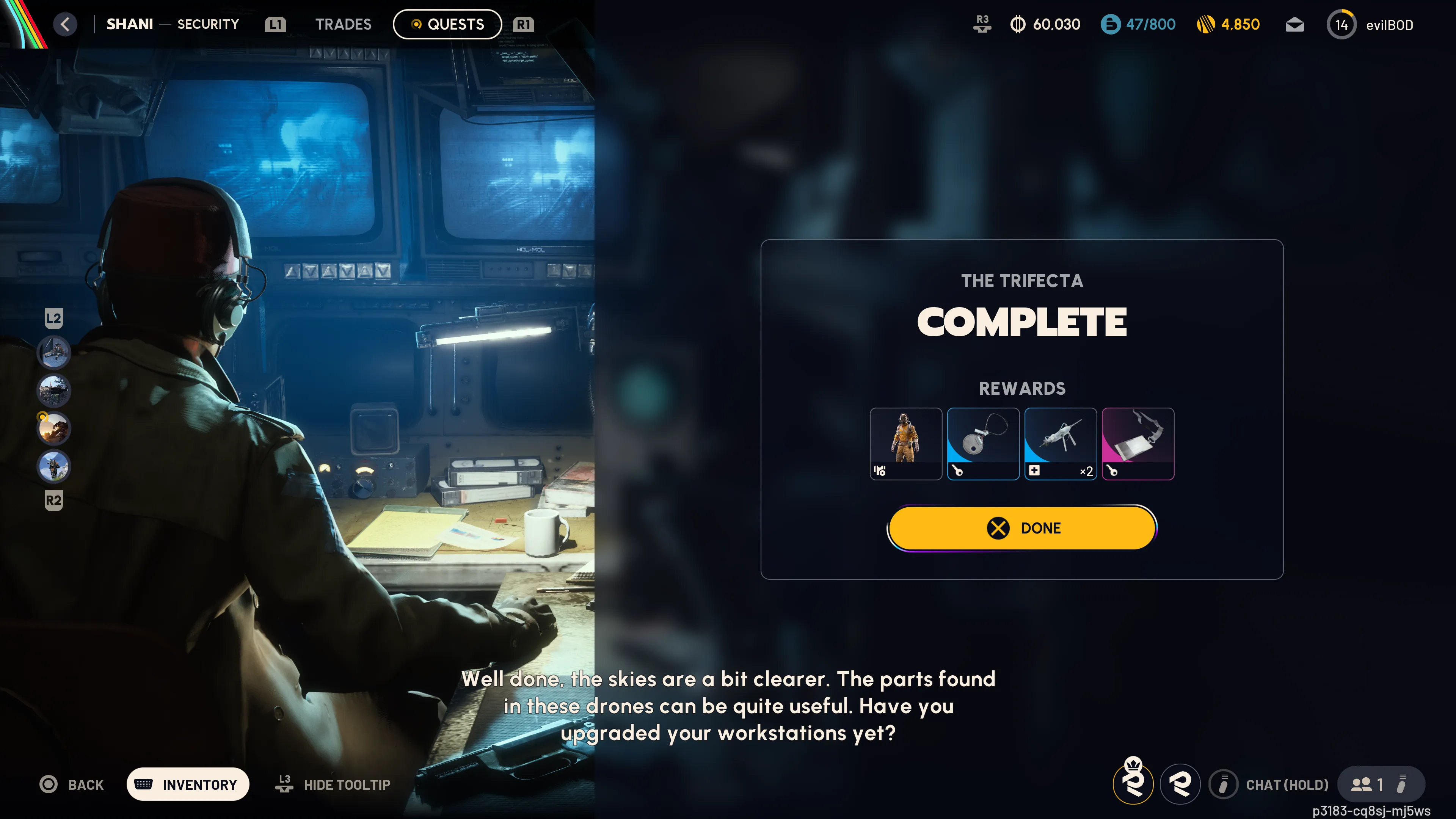Switch to the TRADES tab

click(343, 24)
